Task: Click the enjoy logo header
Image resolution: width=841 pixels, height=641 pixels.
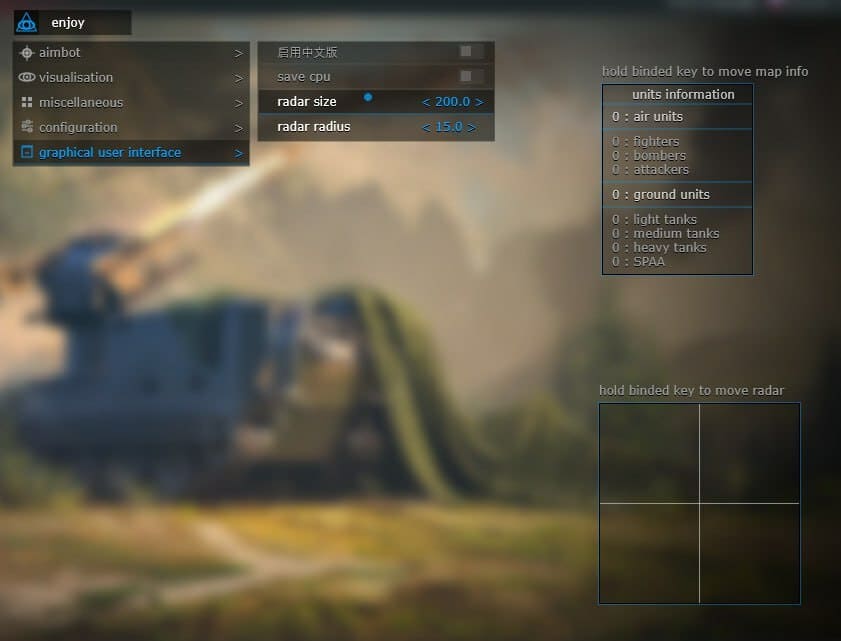Action: tap(71, 22)
